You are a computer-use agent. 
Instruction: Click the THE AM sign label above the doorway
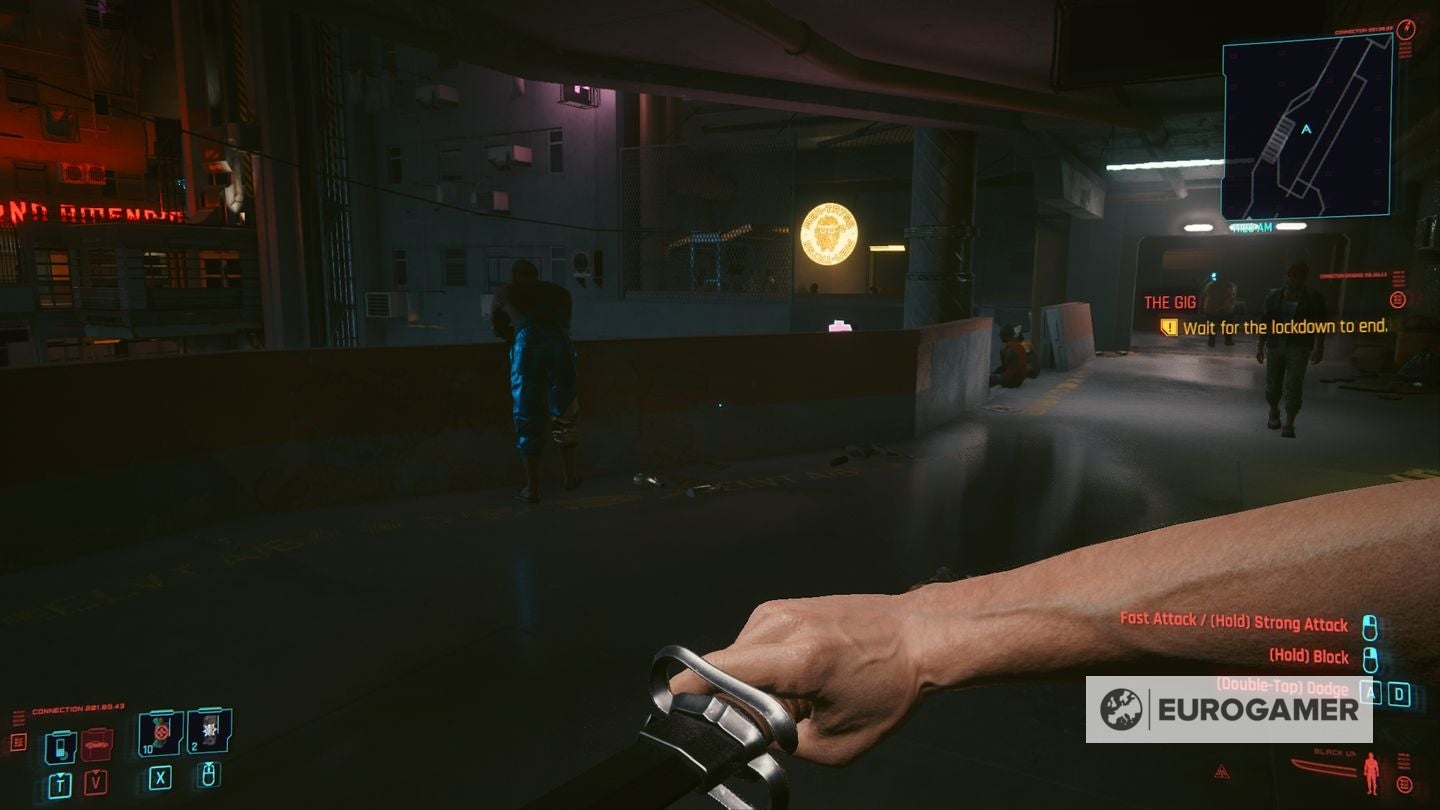(x=1253, y=228)
